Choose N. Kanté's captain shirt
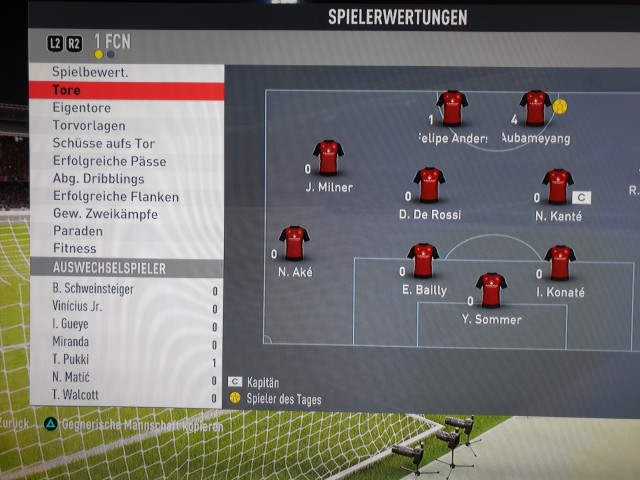This screenshot has height=480, width=640. (557, 186)
